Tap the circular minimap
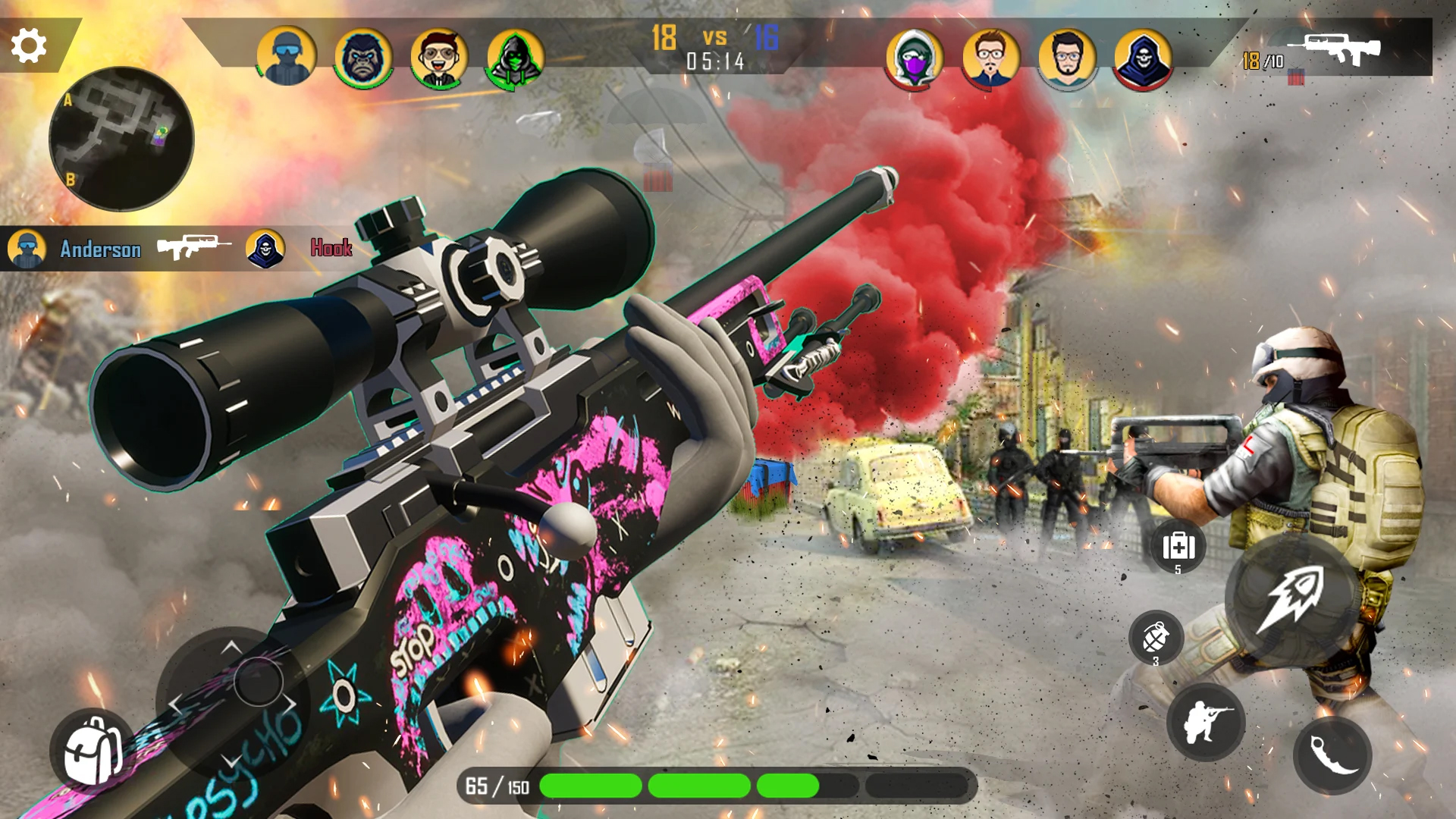 [x=121, y=139]
